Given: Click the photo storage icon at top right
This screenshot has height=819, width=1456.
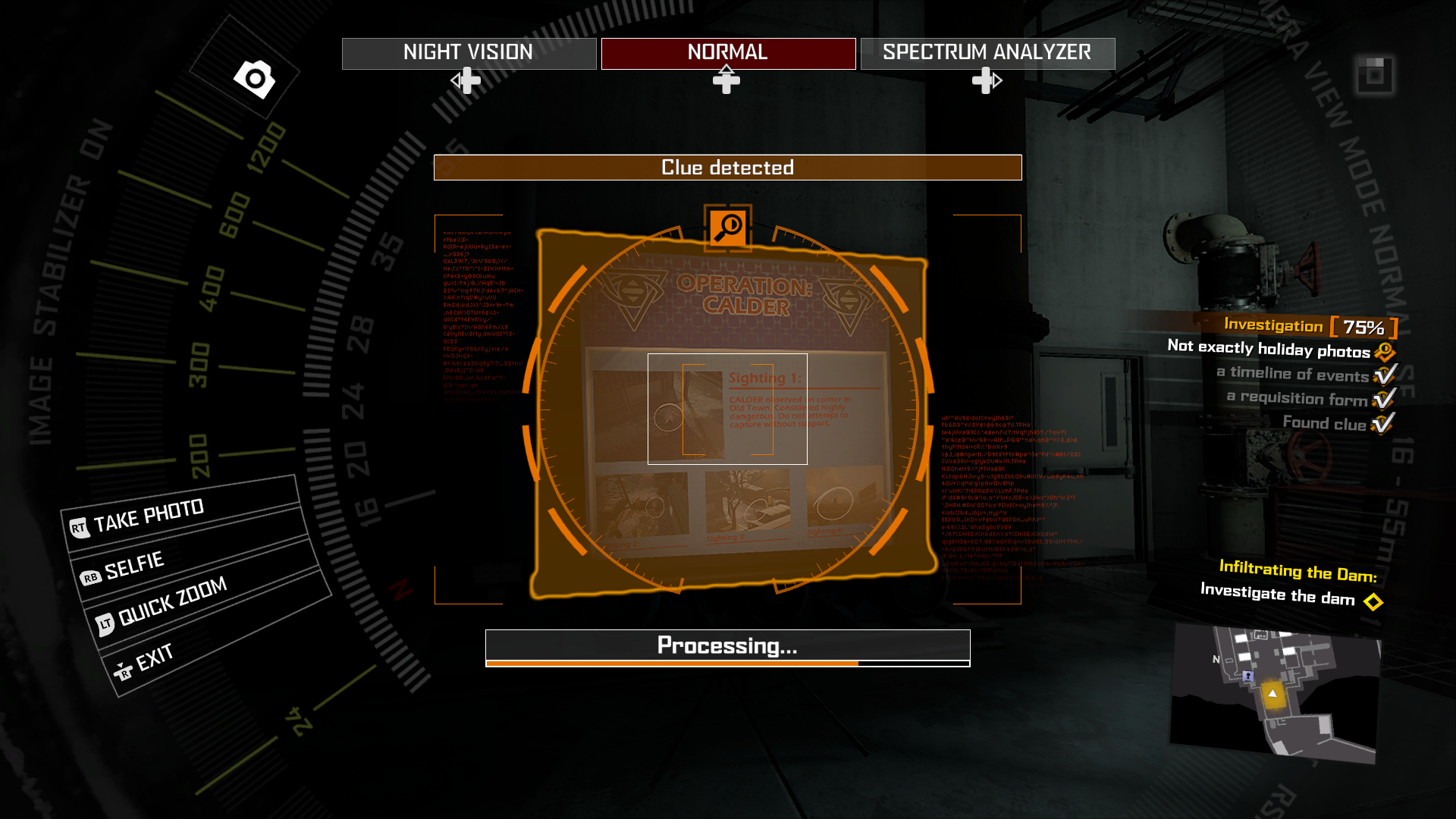Looking at the screenshot, I should (1374, 75).
